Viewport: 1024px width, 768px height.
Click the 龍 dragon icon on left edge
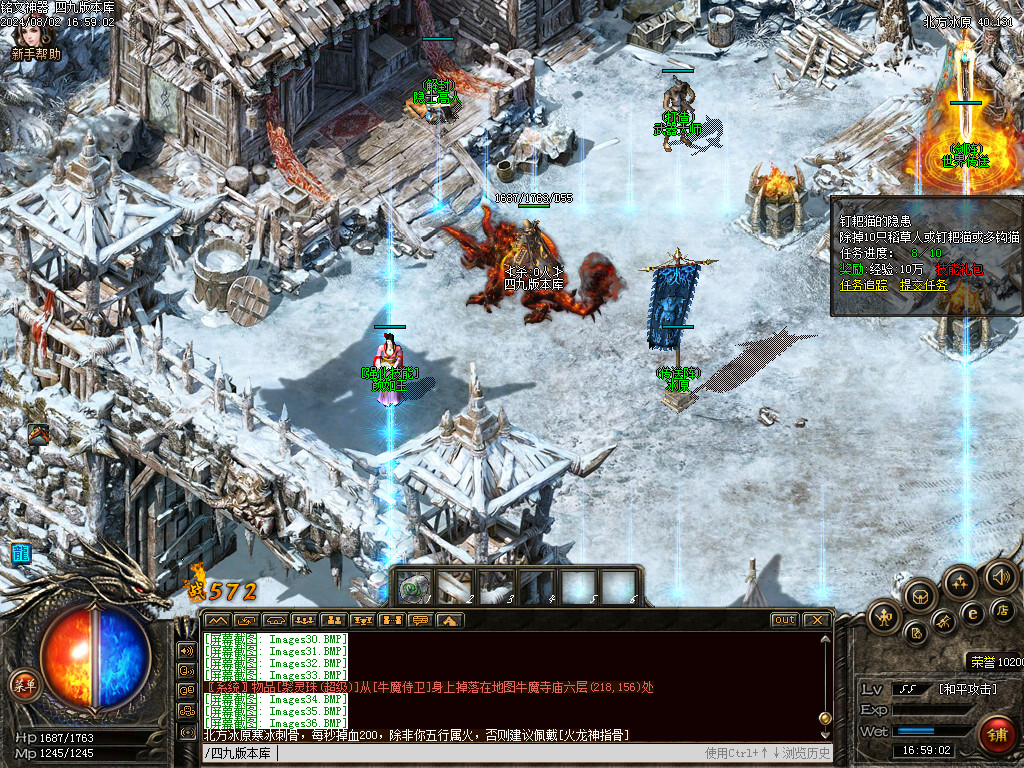20,553
